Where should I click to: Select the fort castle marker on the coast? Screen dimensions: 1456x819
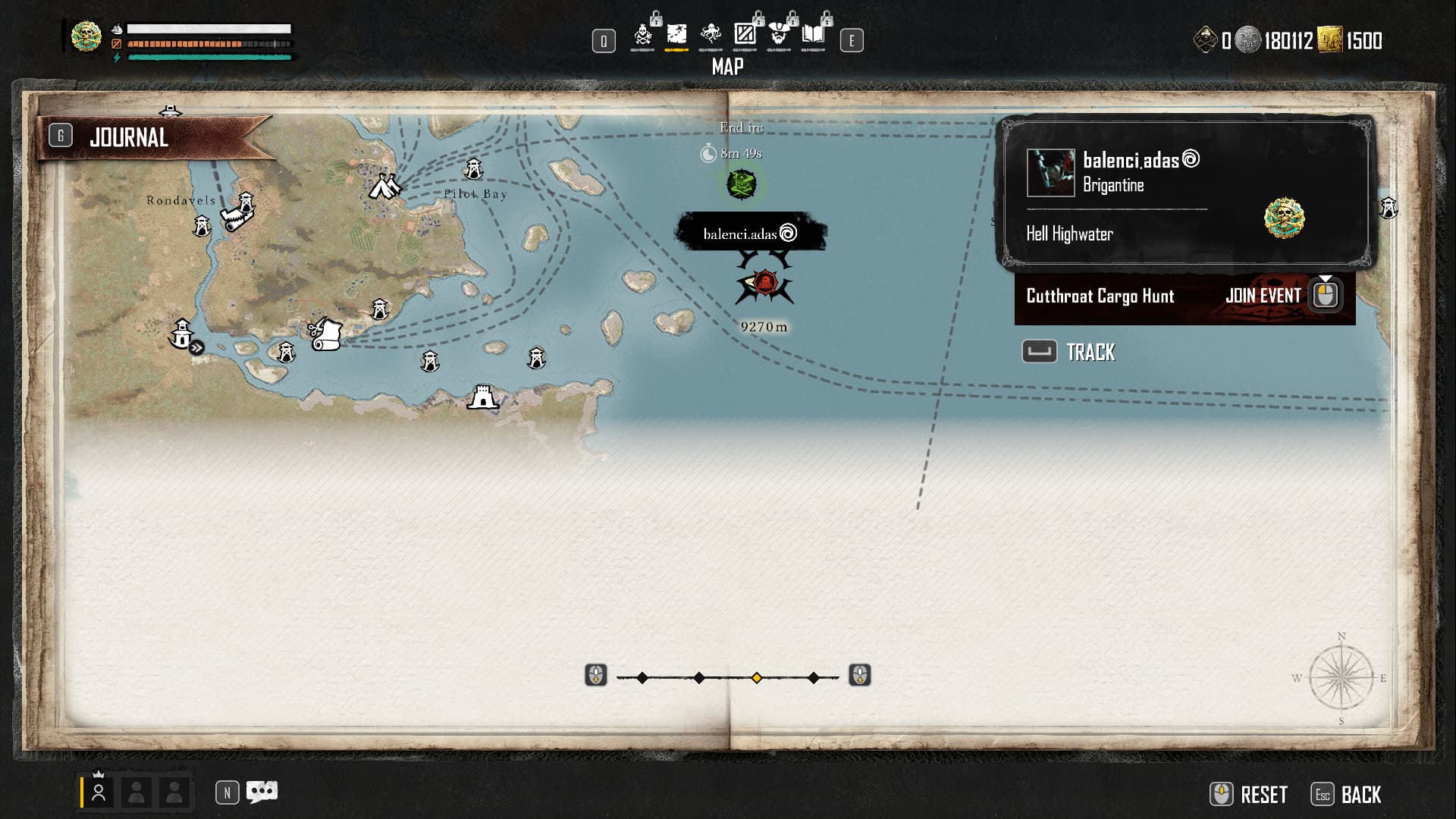[x=482, y=396]
